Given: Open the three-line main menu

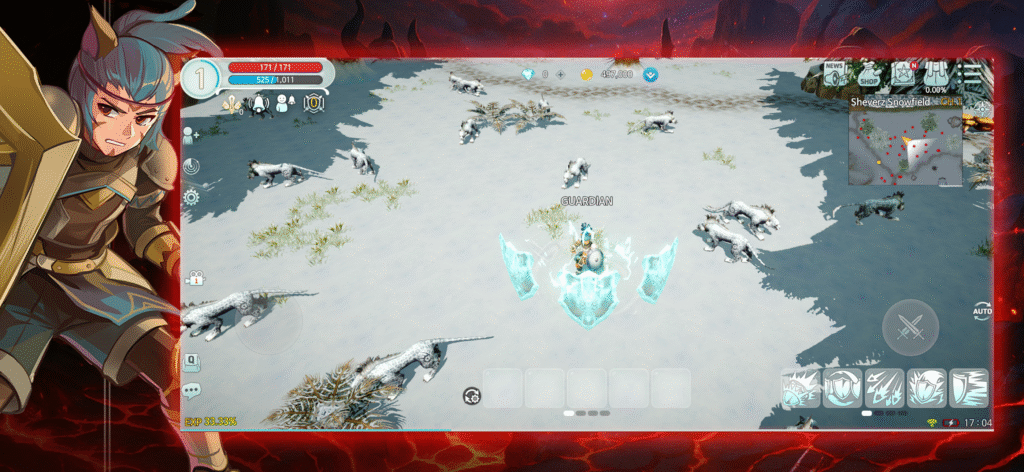Looking at the screenshot, I should [972, 74].
